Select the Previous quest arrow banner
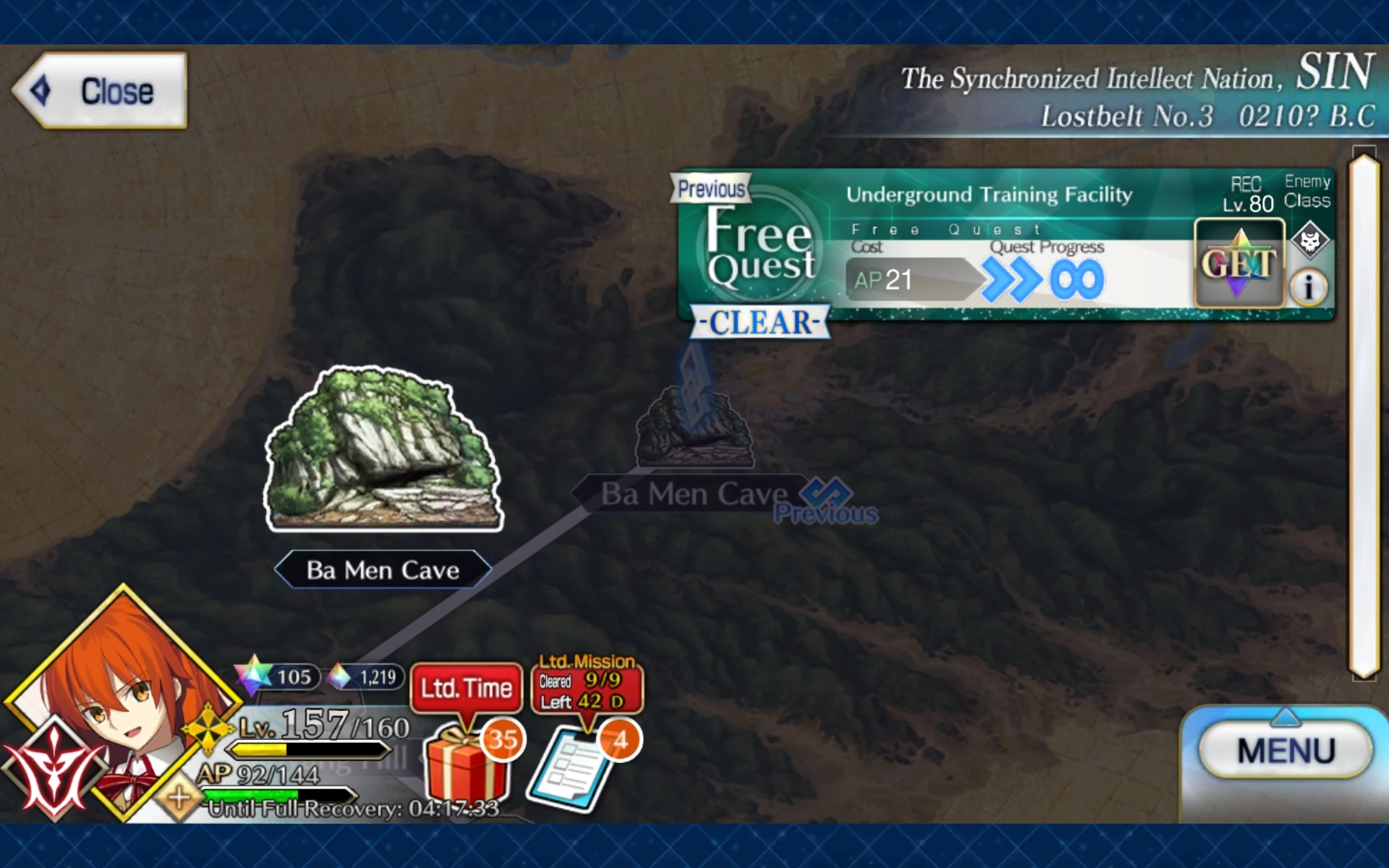The image size is (1389, 868). 711,188
